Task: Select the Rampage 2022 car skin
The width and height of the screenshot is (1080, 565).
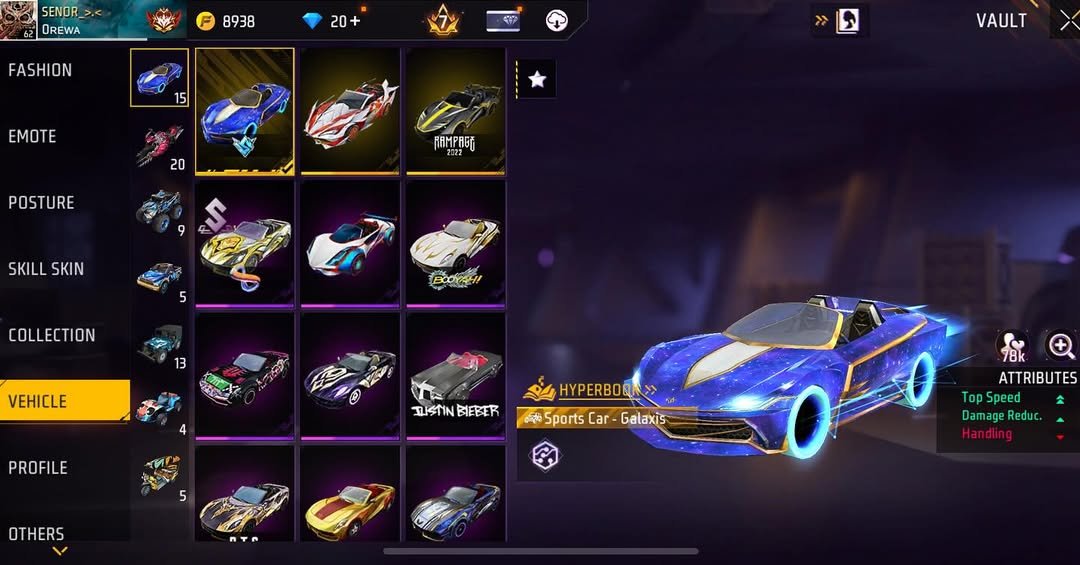Action: click(x=455, y=112)
